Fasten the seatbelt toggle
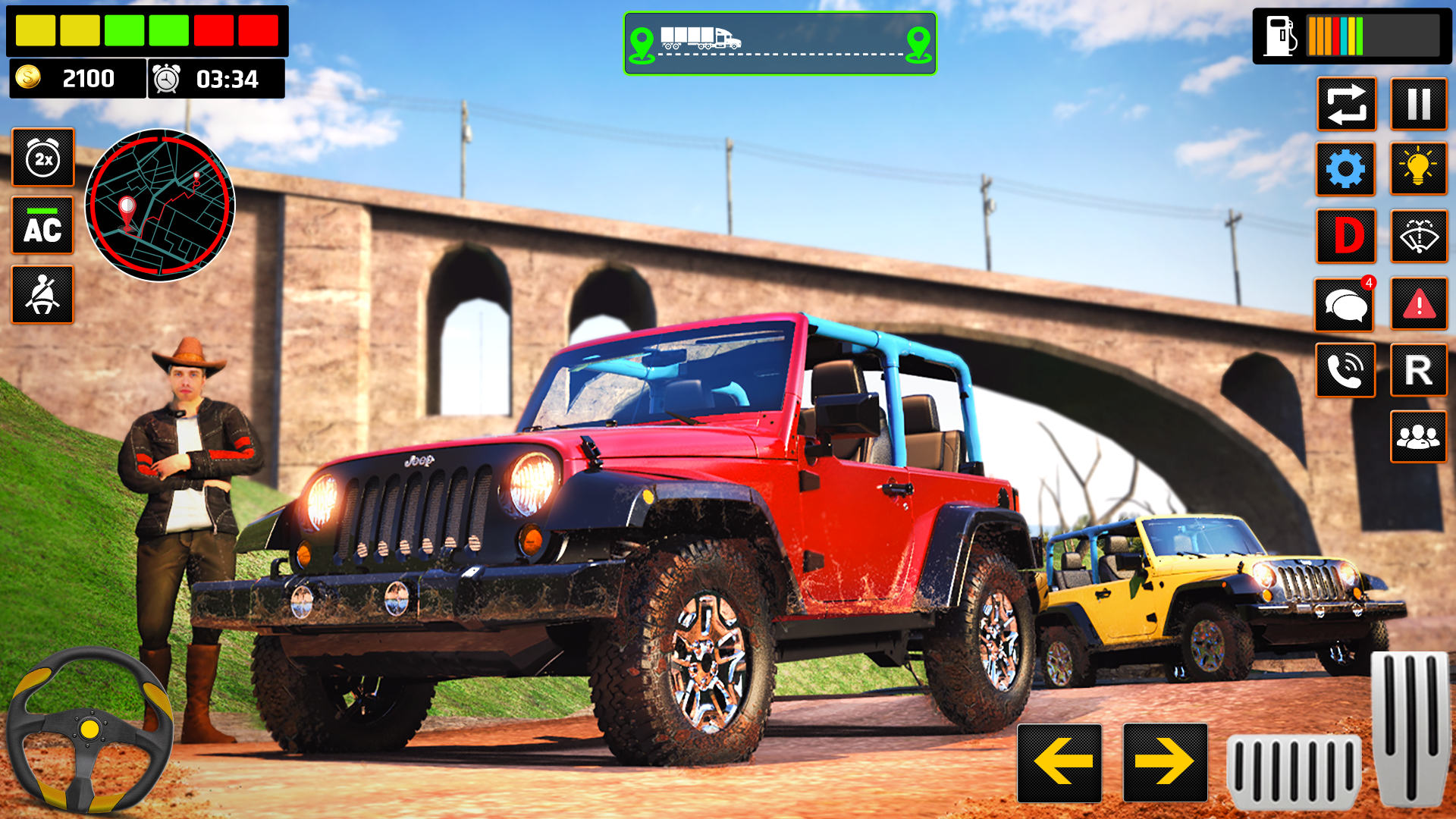 43,294
